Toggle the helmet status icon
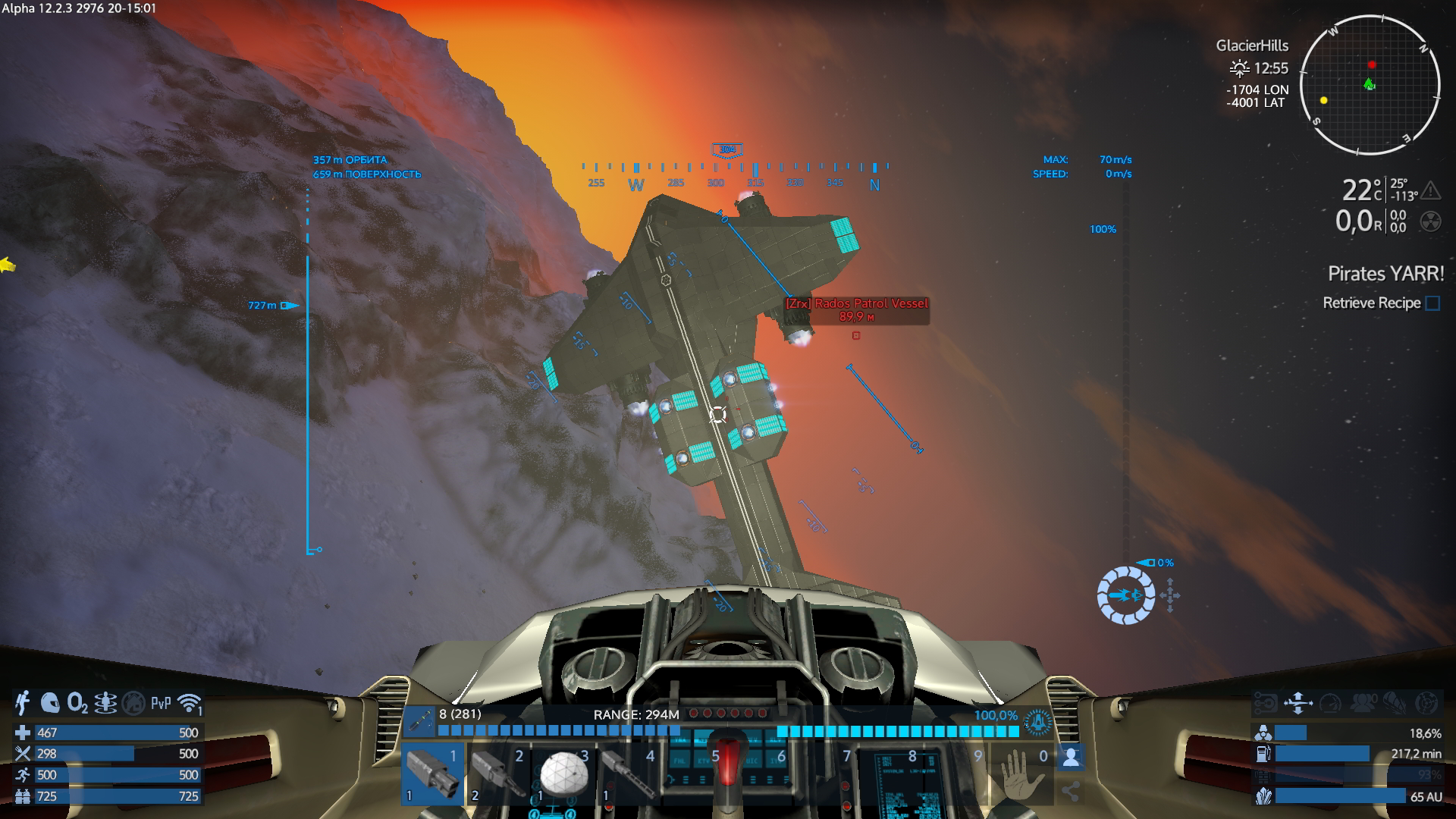 (50, 703)
